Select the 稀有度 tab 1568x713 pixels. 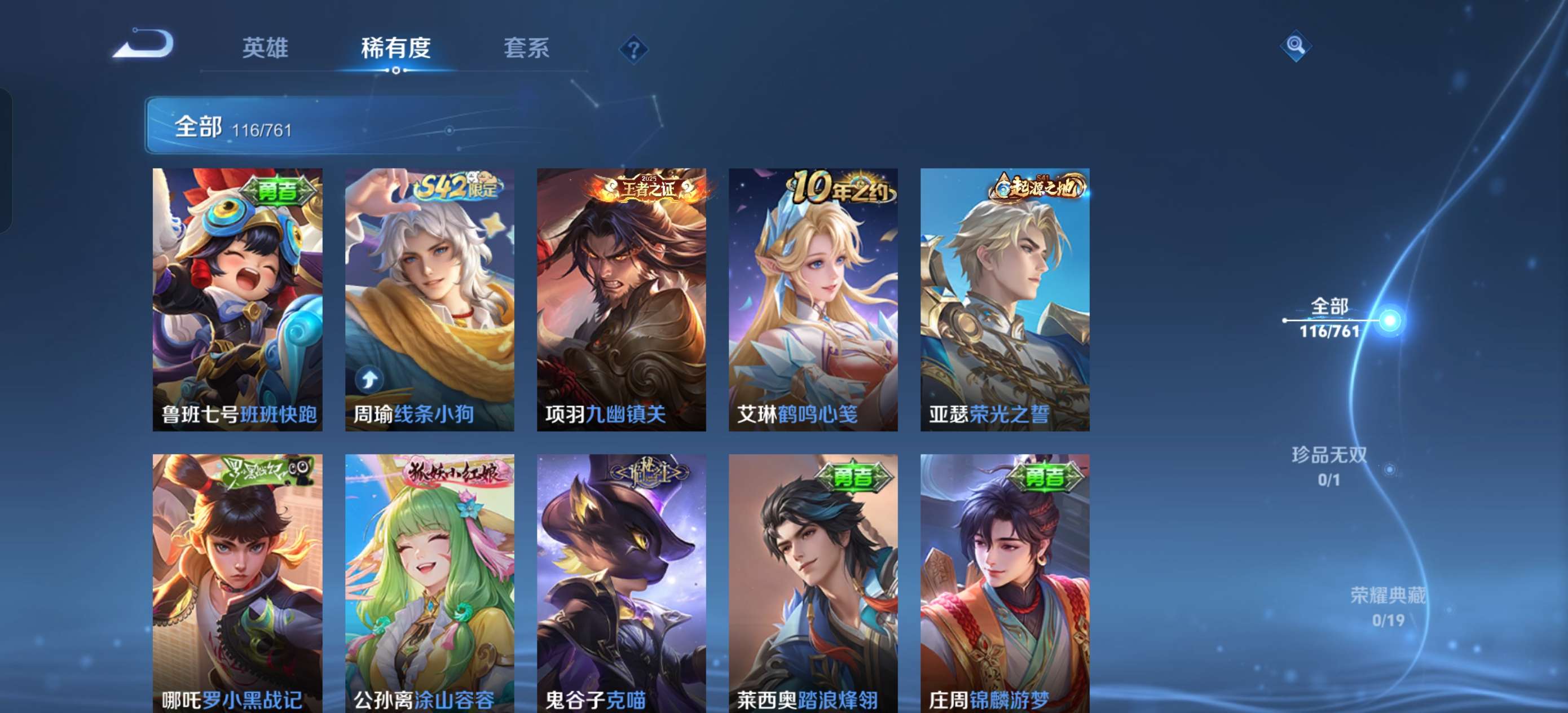(x=397, y=49)
